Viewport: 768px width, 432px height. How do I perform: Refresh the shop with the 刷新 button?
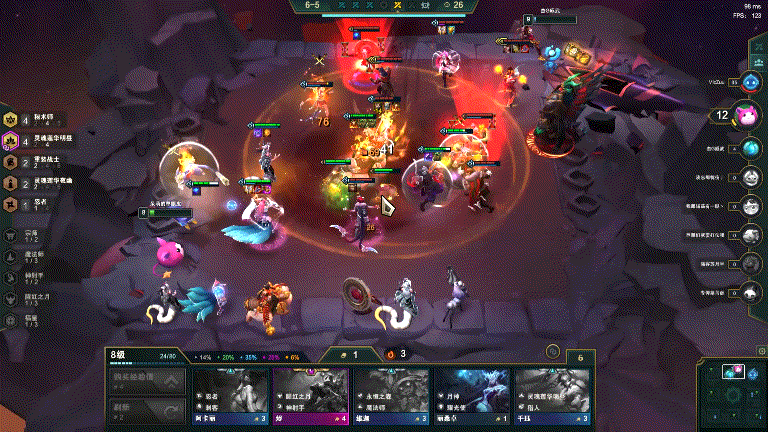146,409
